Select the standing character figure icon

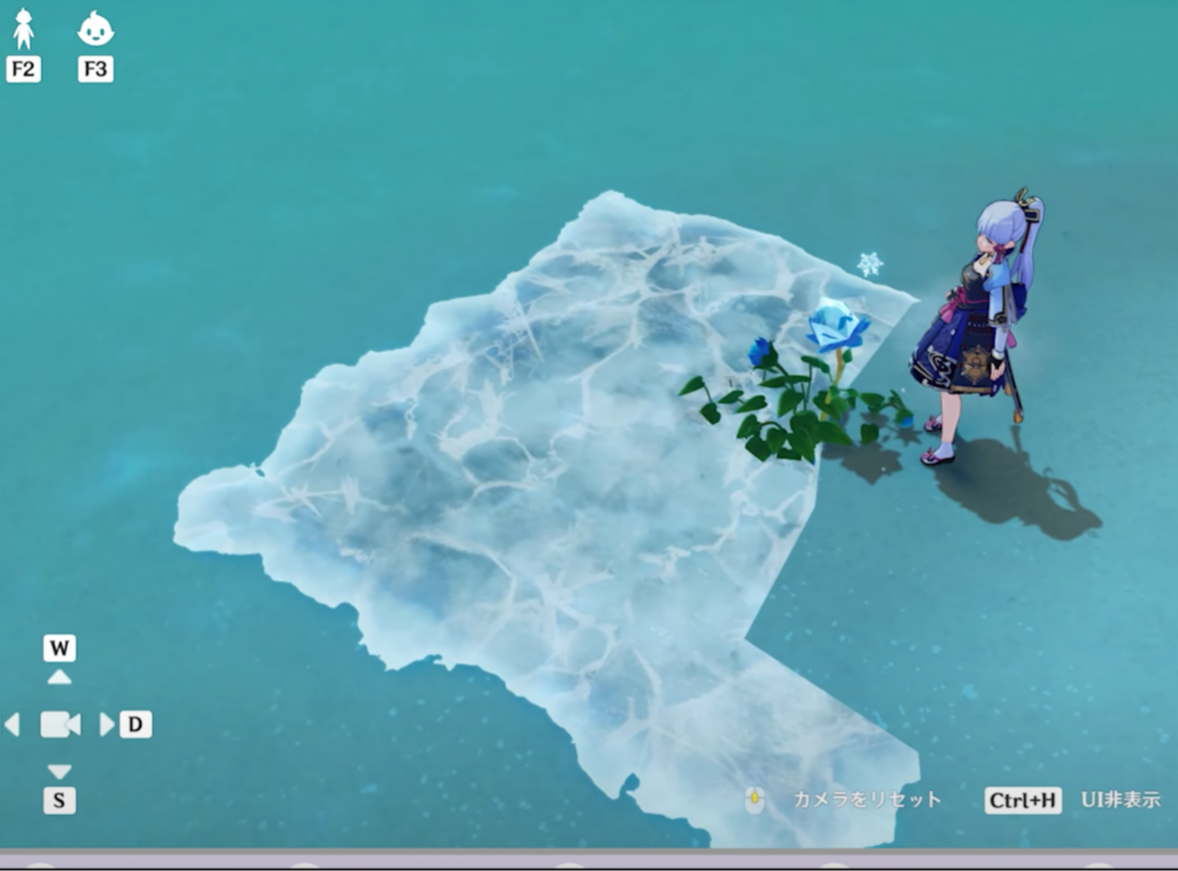coord(23,30)
